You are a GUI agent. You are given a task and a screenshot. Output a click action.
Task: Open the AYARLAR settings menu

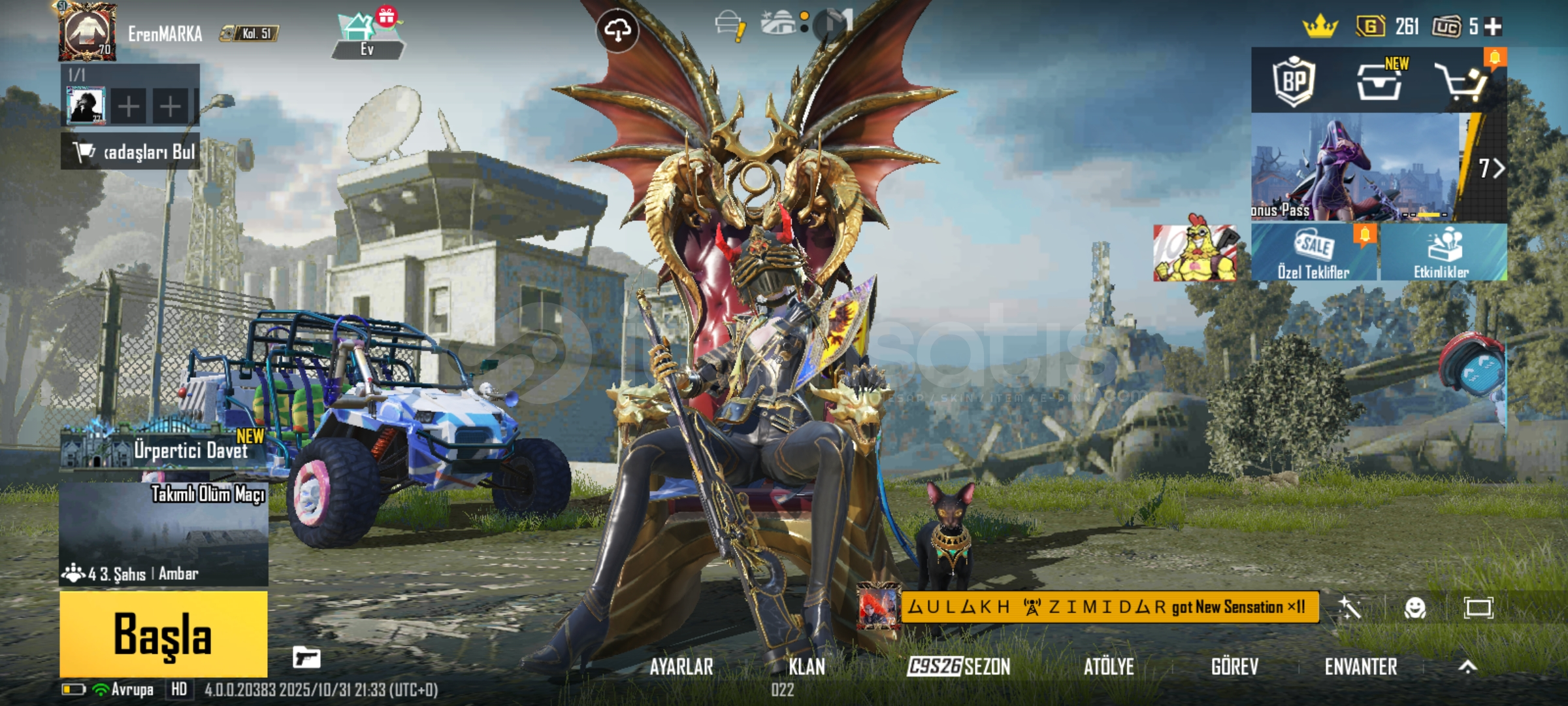click(681, 667)
